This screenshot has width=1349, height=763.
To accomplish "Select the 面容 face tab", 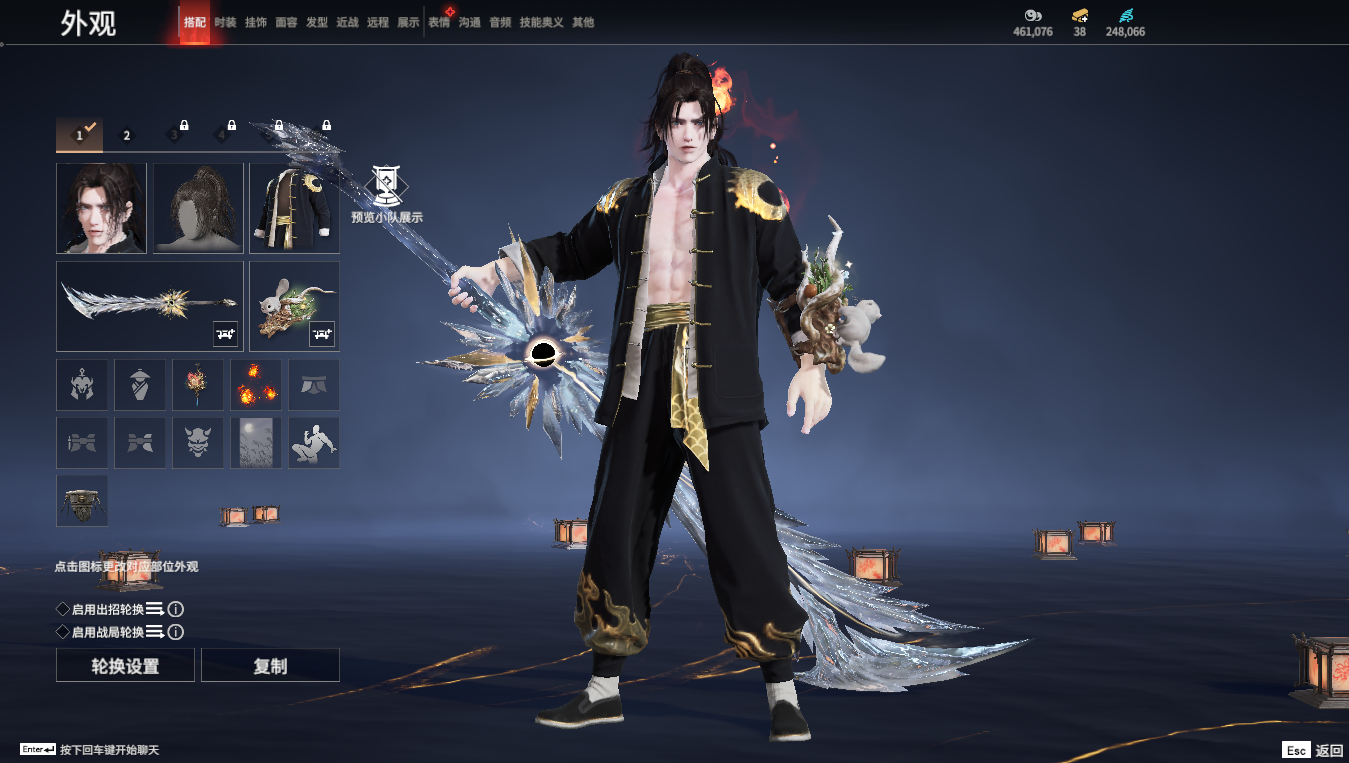I will [x=286, y=22].
